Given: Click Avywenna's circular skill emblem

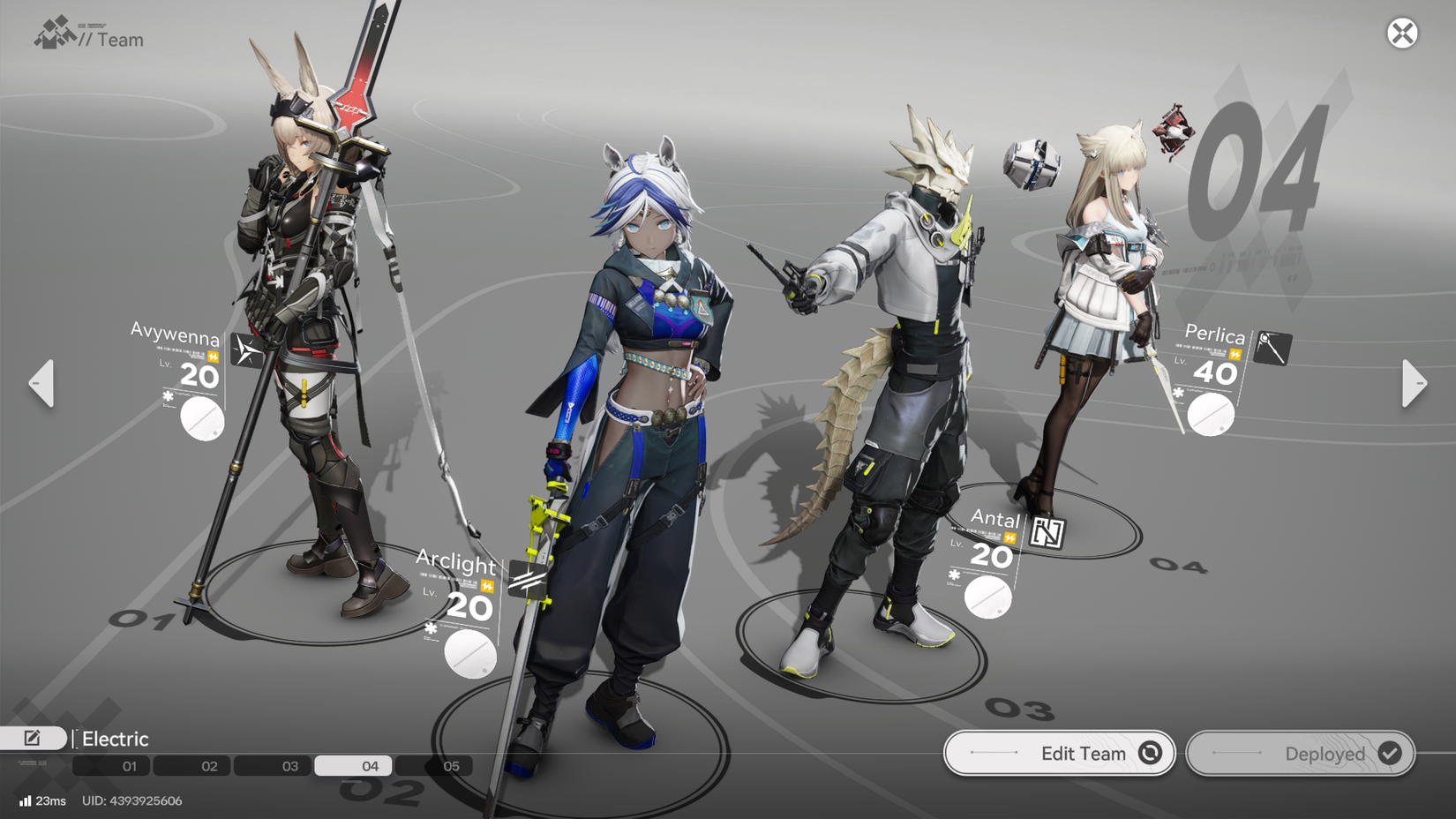Looking at the screenshot, I should pyautogui.click(x=200, y=418).
